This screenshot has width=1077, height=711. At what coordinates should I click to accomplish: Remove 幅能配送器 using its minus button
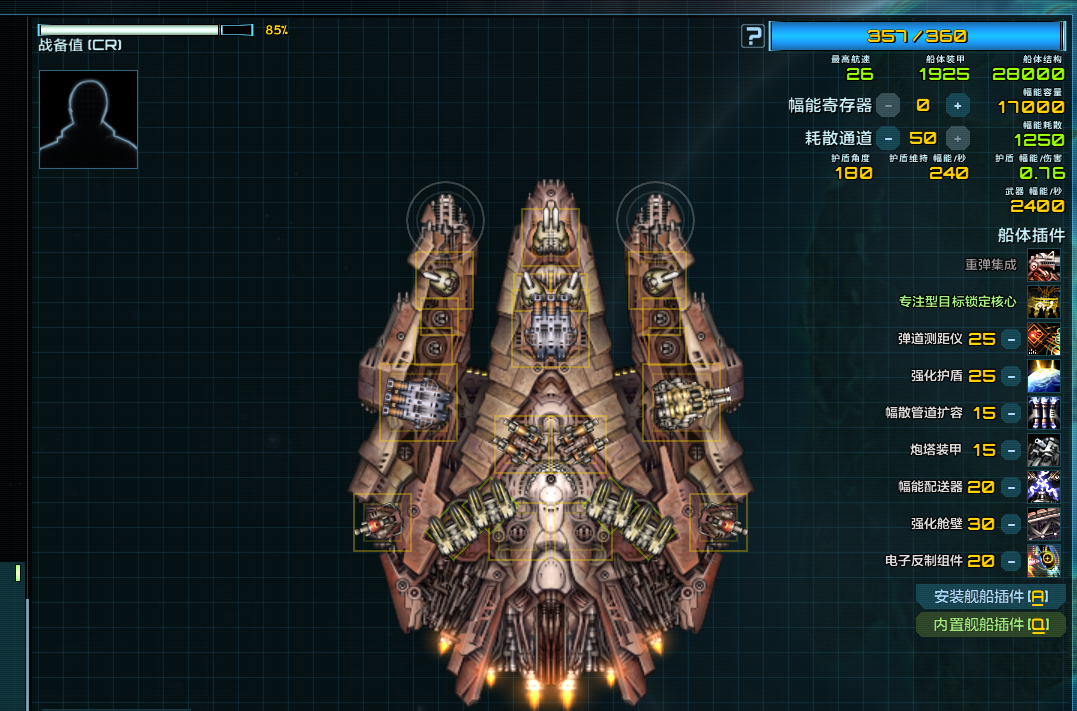(x=1011, y=487)
